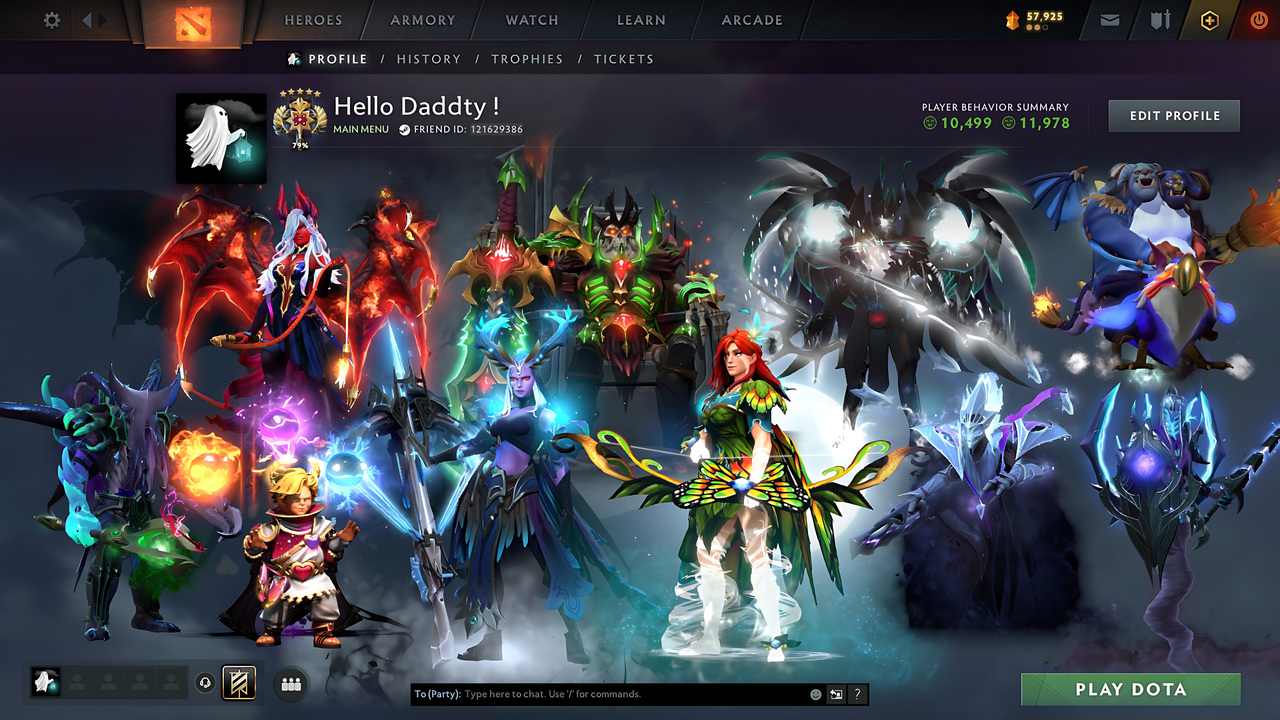1280x720 pixels.
Task: Open your mail with the envelope icon
Action: coord(1108,18)
